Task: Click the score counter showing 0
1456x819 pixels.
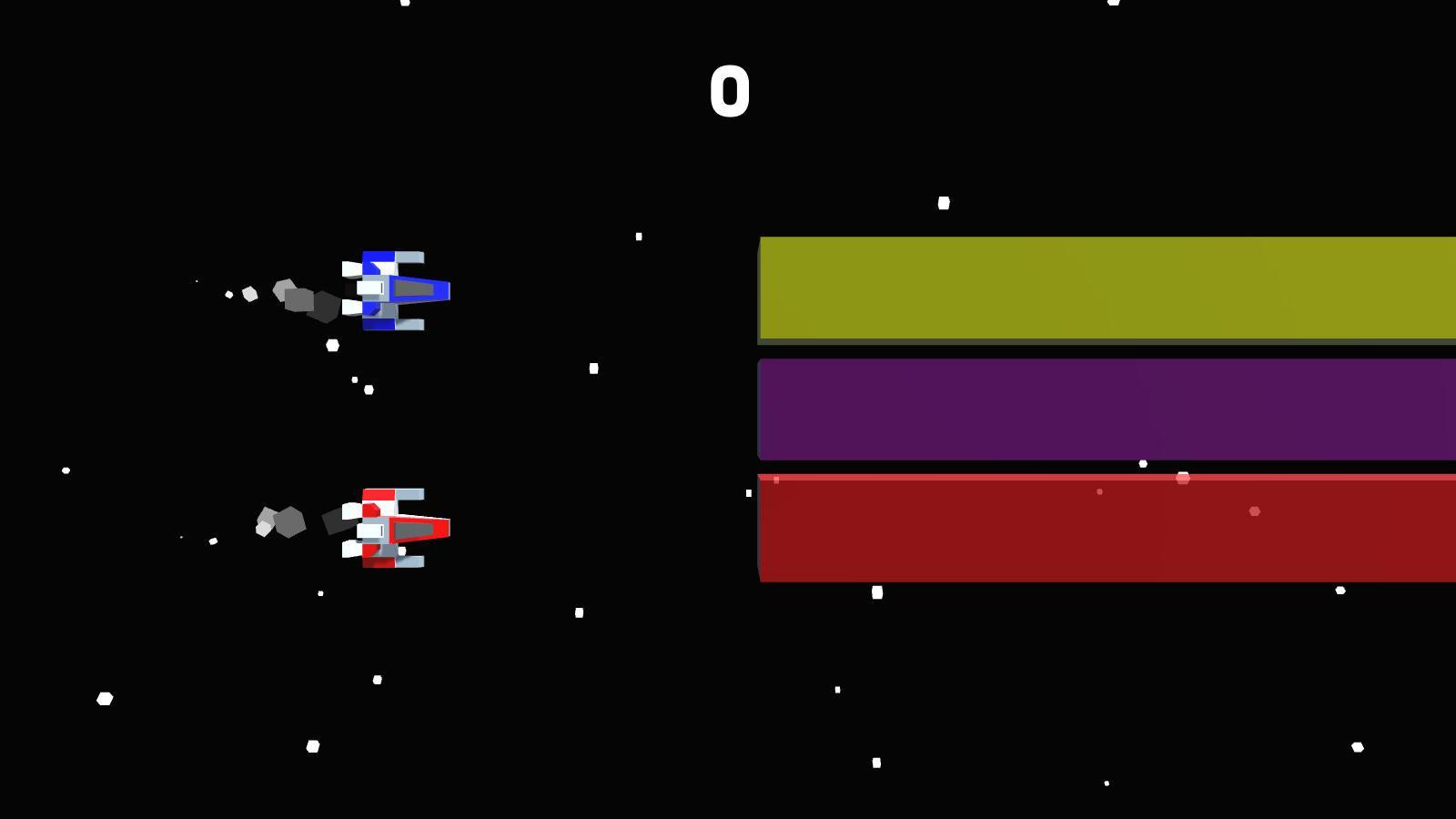Action: 729,91
